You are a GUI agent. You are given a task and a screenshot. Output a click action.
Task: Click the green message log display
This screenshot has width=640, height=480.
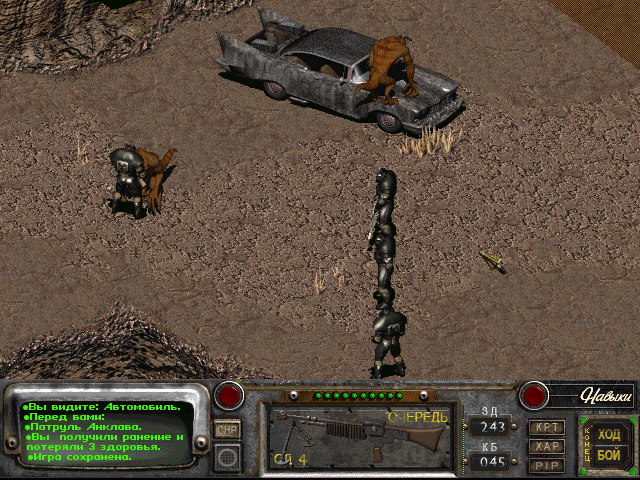click(104, 432)
